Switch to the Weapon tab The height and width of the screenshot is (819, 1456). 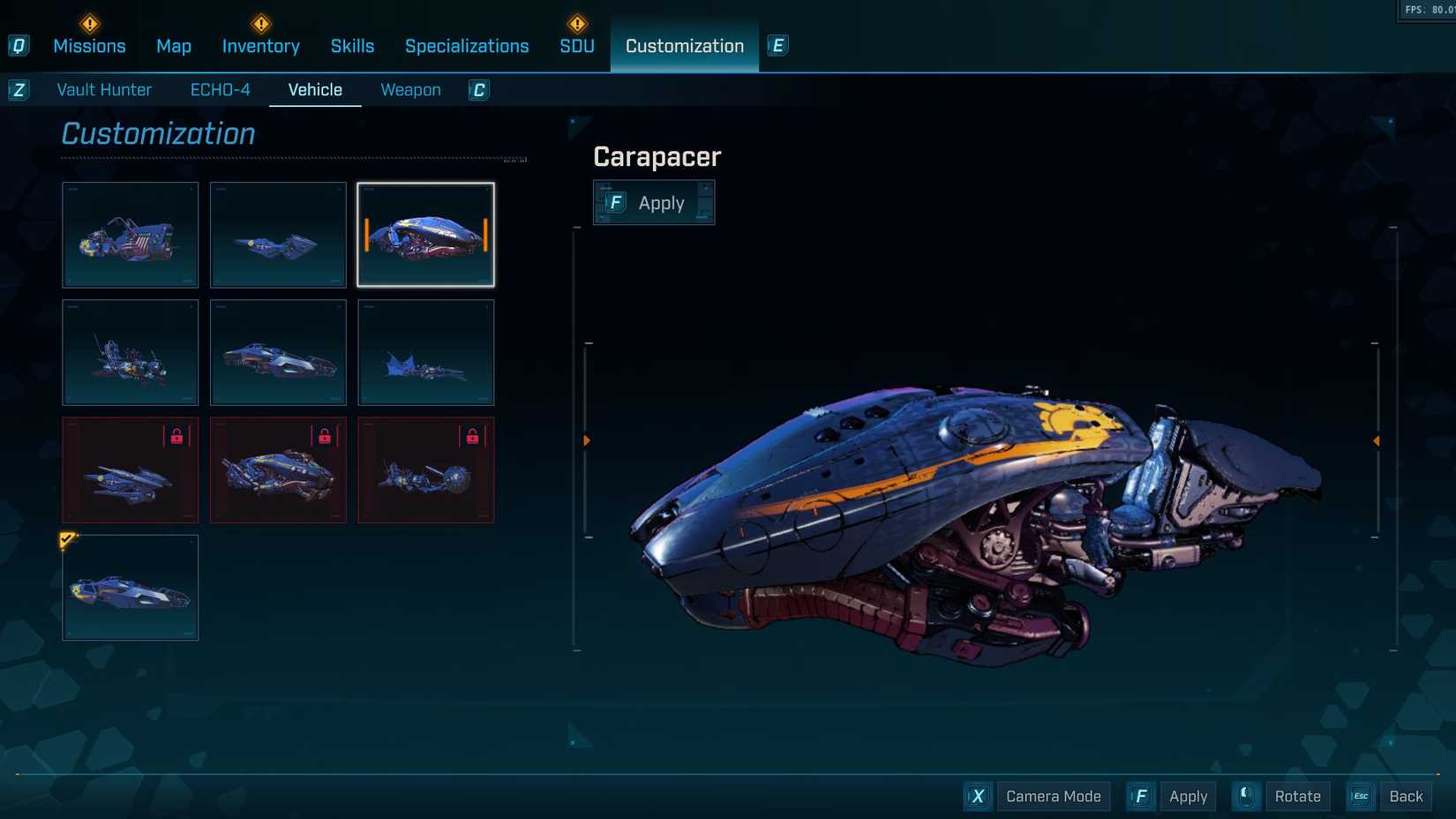410,89
